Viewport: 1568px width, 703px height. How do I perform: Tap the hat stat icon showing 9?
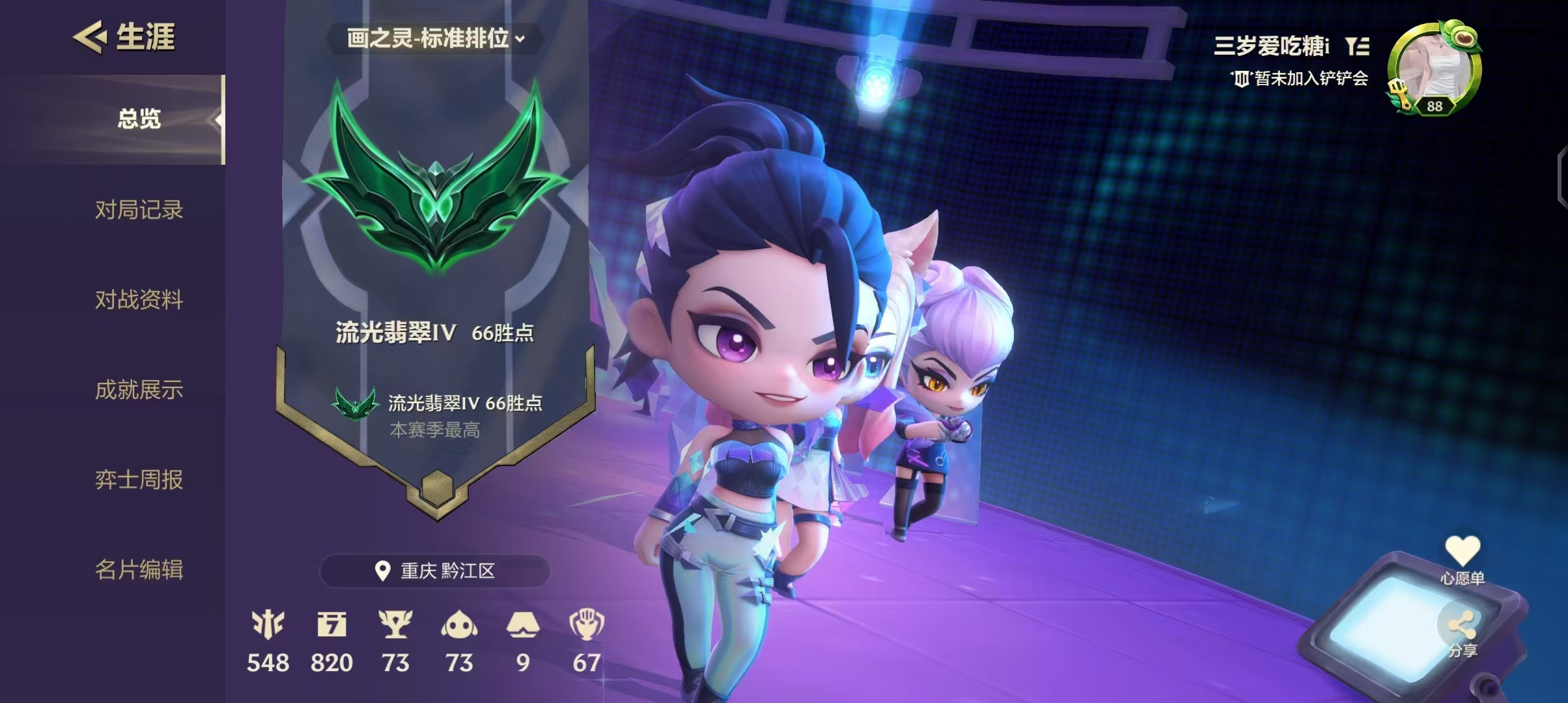(523, 625)
